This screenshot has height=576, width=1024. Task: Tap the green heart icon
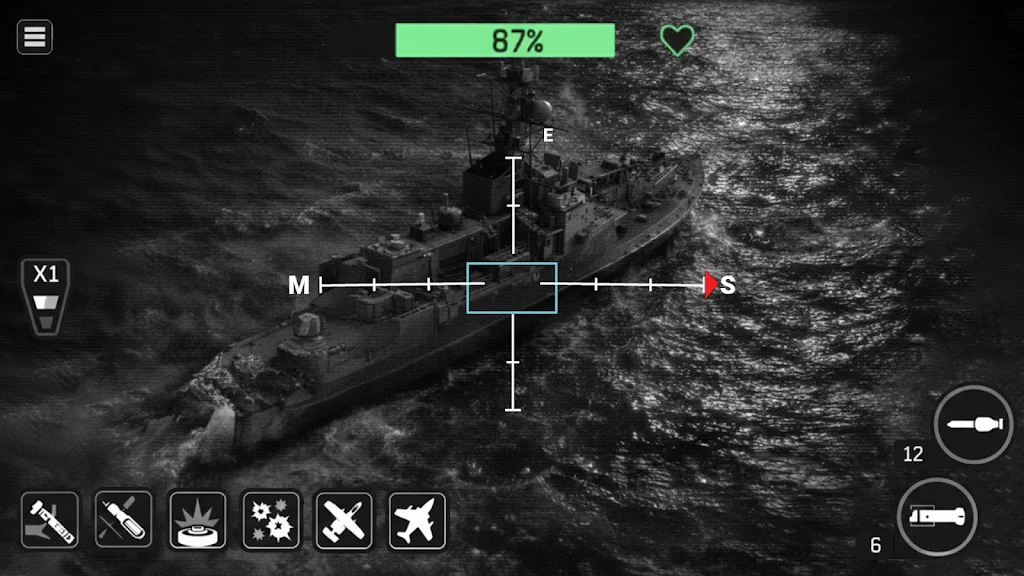(677, 41)
